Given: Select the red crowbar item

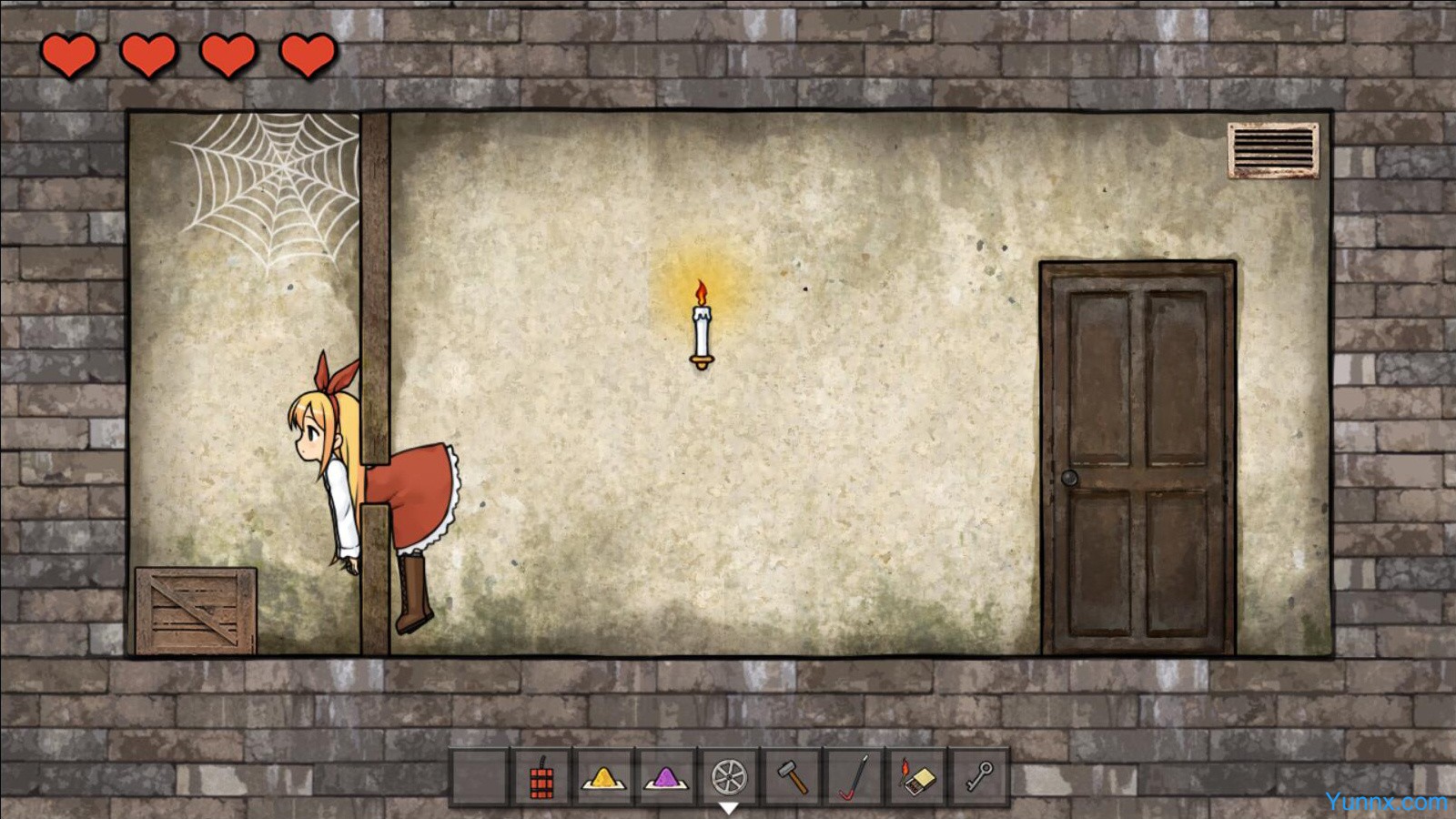Looking at the screenshot, I should 854,778.
